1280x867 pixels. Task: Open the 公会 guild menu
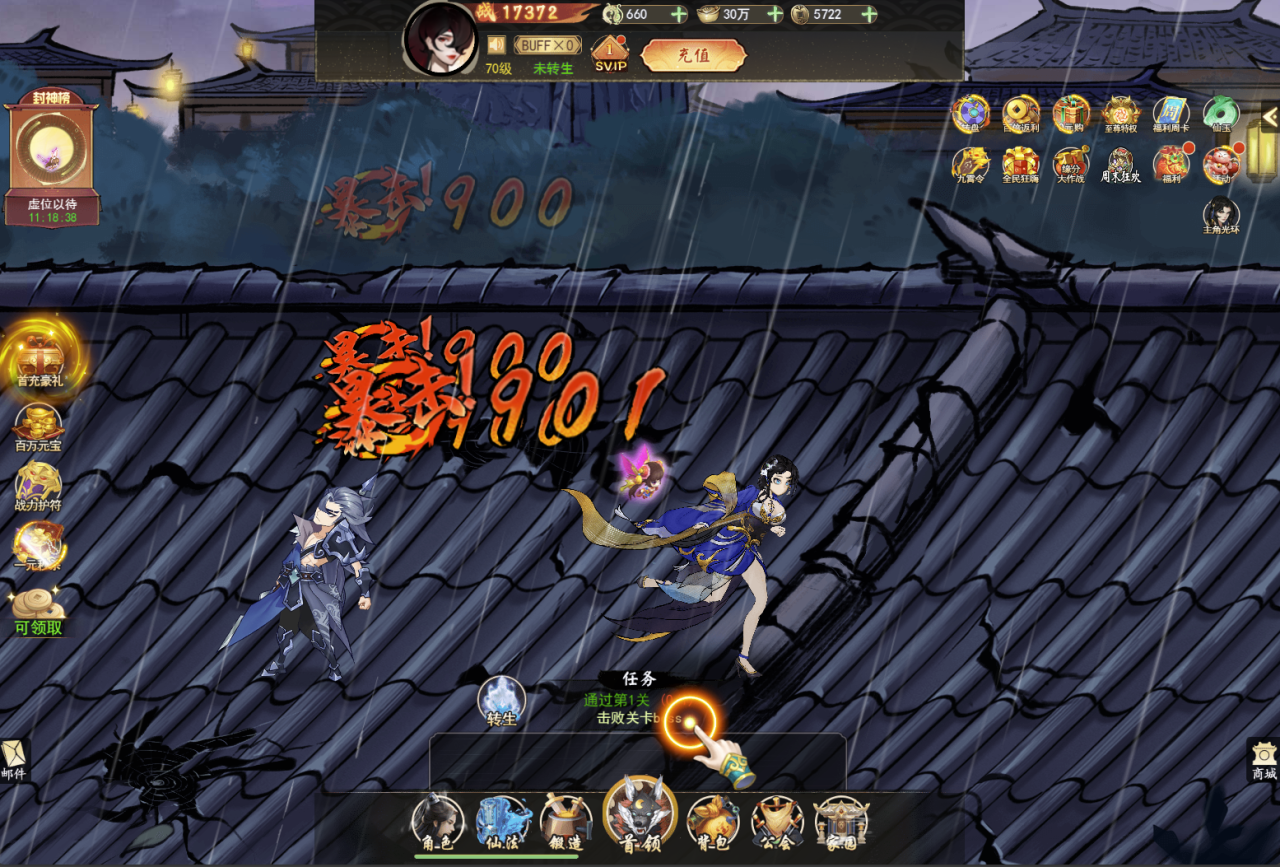(x=777, y=822)
